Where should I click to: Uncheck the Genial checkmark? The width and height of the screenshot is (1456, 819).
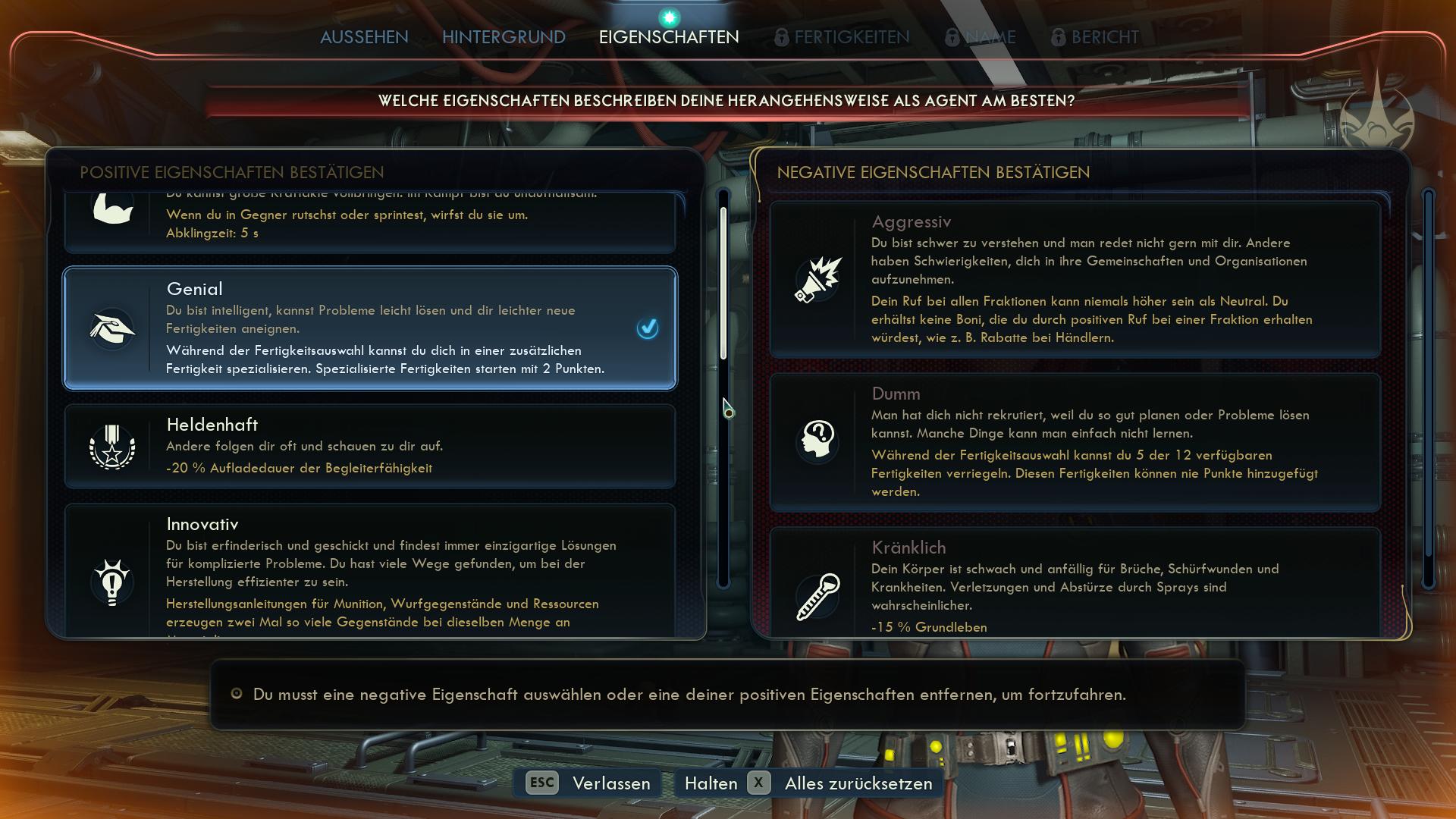click(648, 328)
